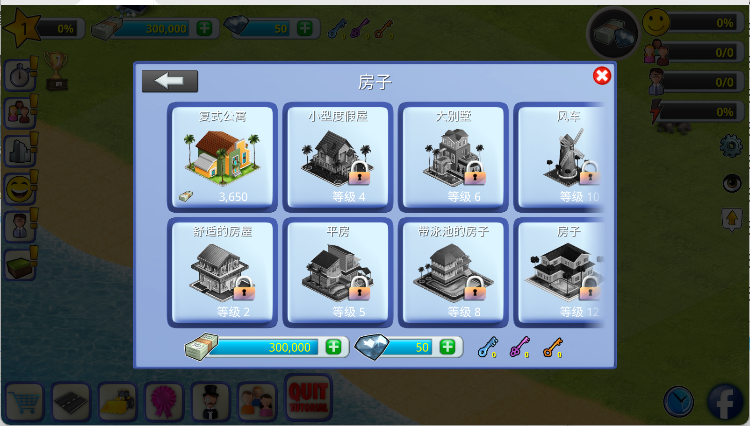Close the houses shop window
This screenshot has height=426, width=750.
point(602,76)
